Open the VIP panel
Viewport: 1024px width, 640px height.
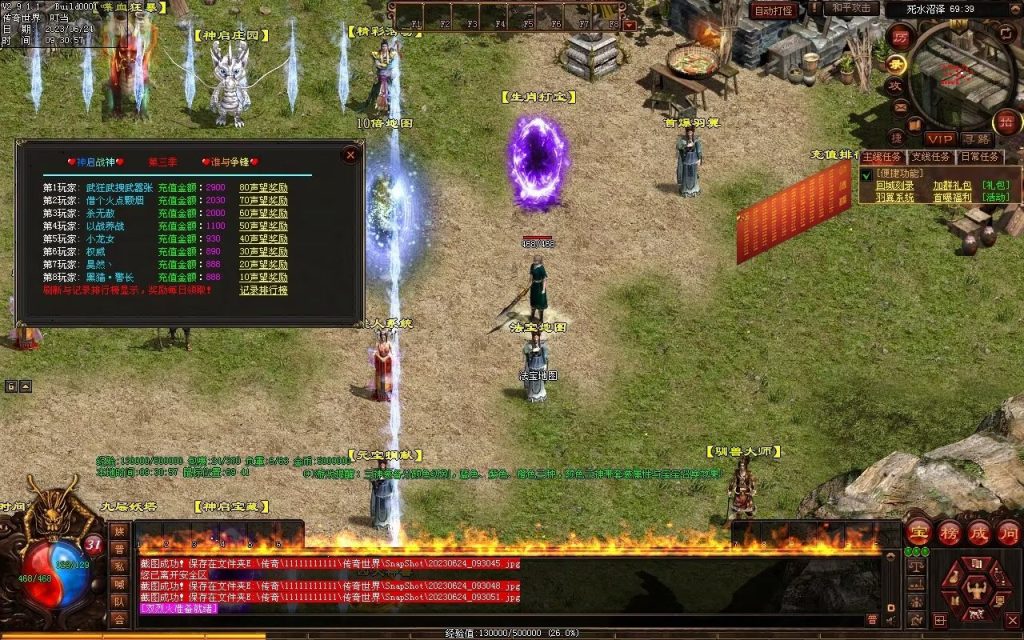[x=939, y=138]
